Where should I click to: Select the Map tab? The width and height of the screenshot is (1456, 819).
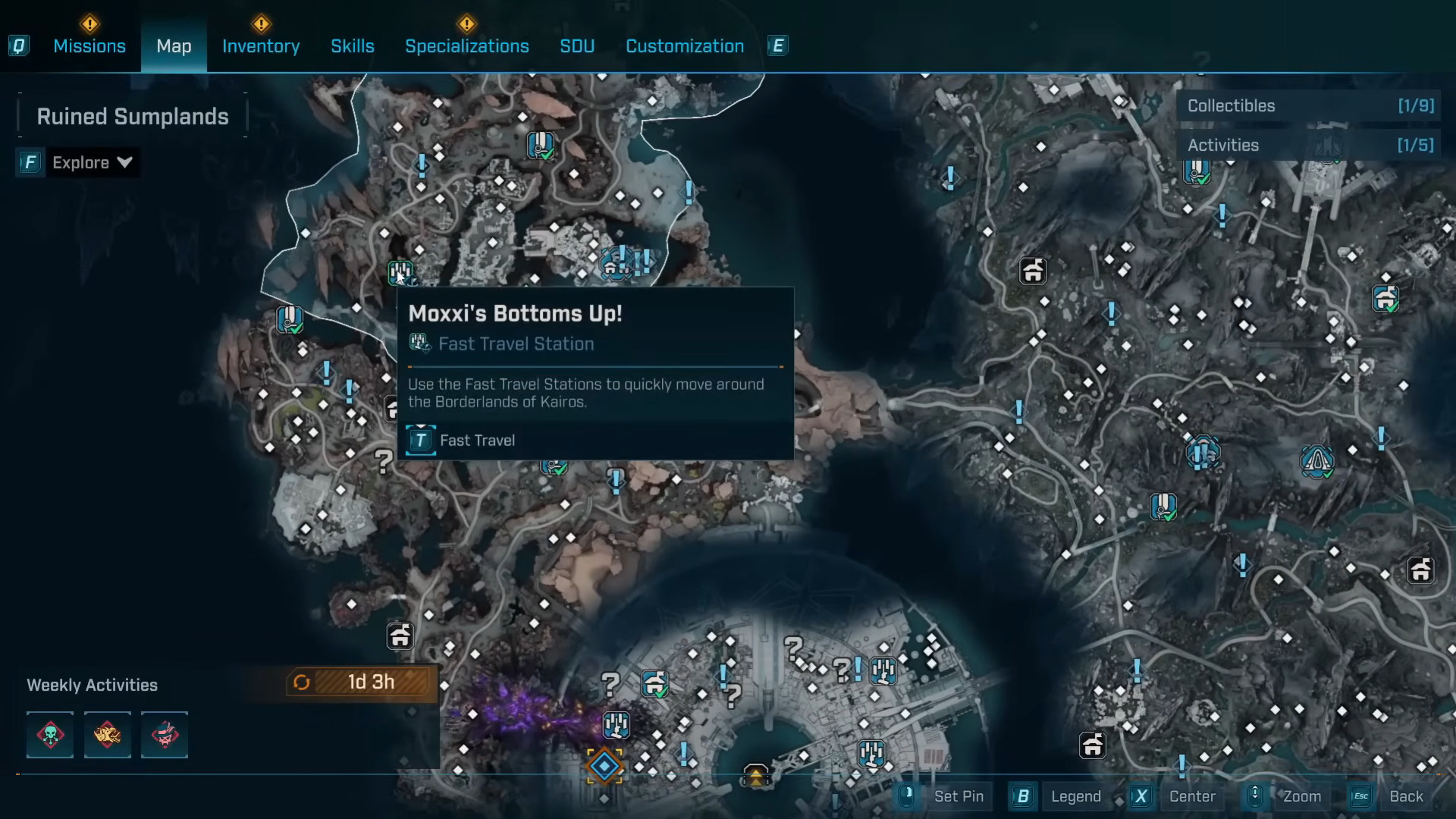click(174, 46)
